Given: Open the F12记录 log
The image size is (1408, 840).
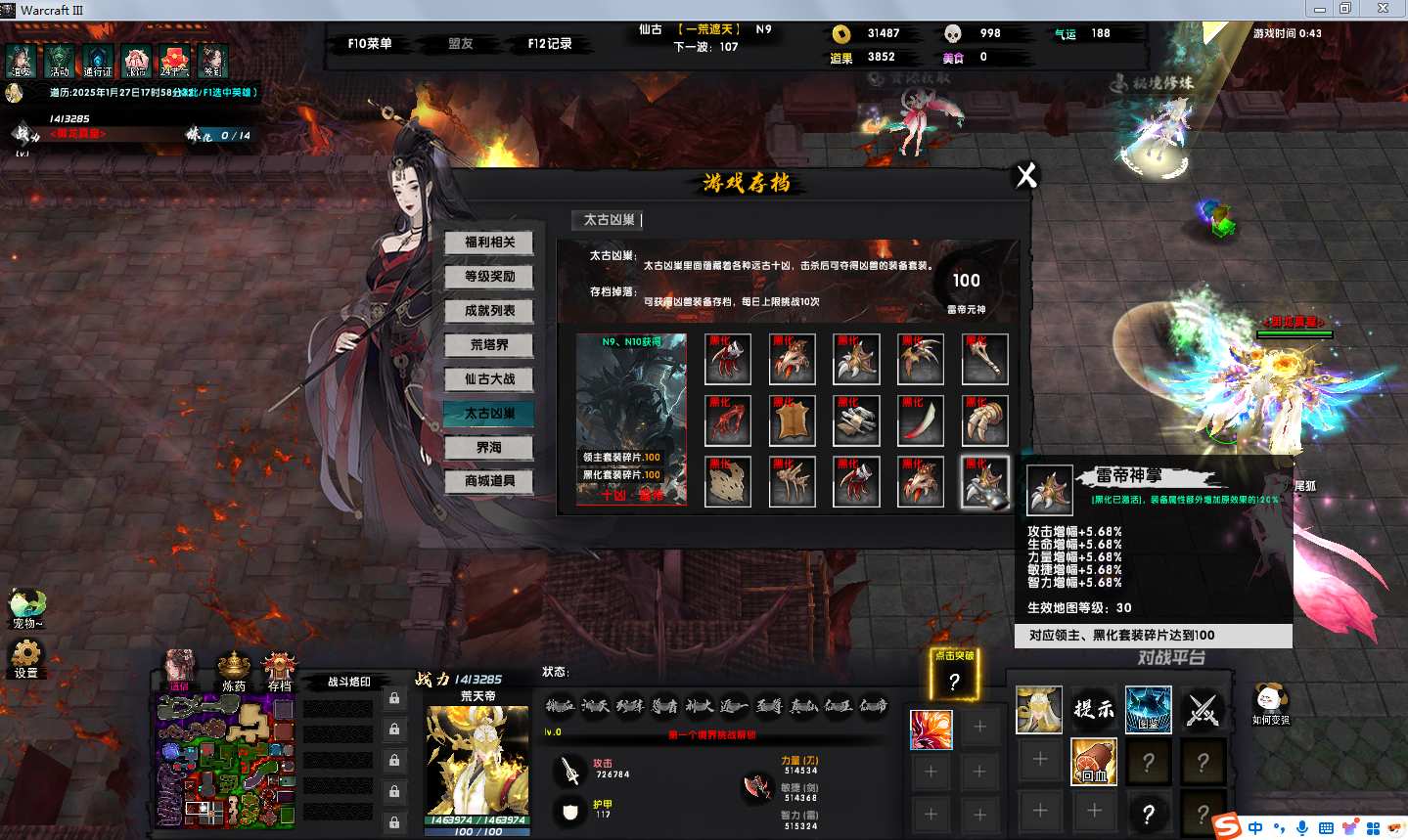Looking at the screenshot, I should click(x=550, y=44).
